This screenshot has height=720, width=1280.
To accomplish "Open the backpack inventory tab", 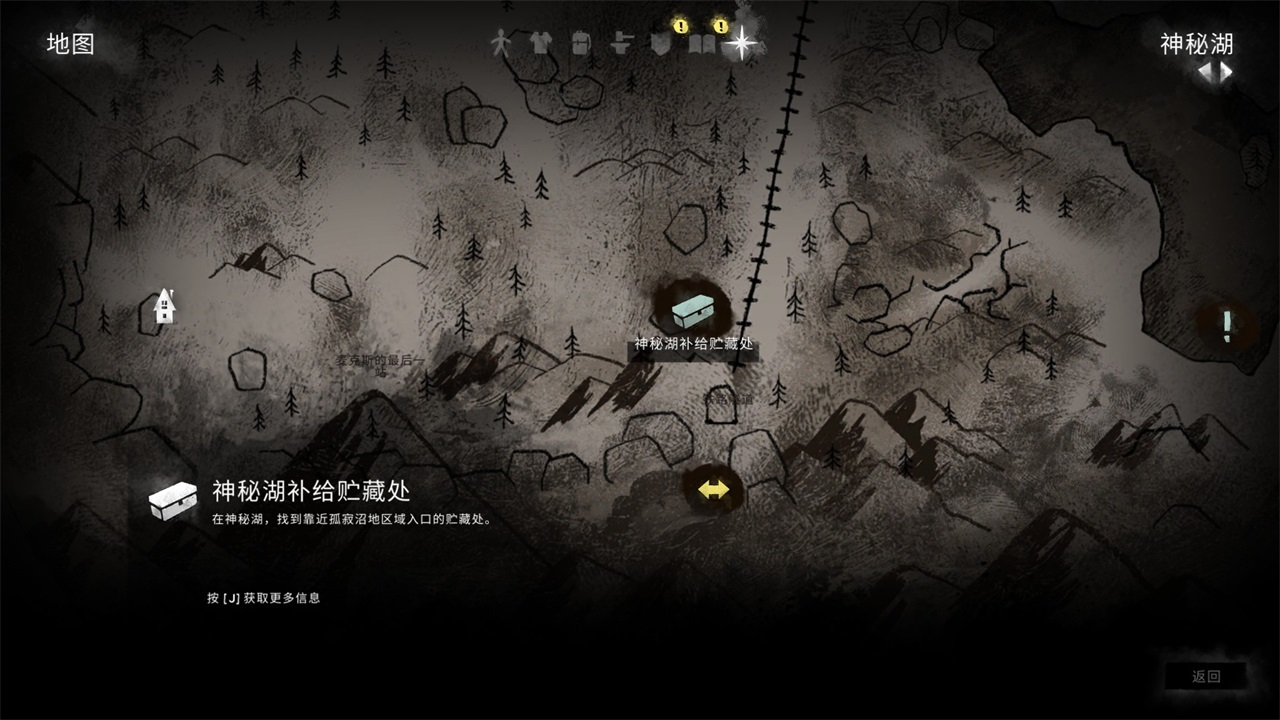I will (581, 43).
